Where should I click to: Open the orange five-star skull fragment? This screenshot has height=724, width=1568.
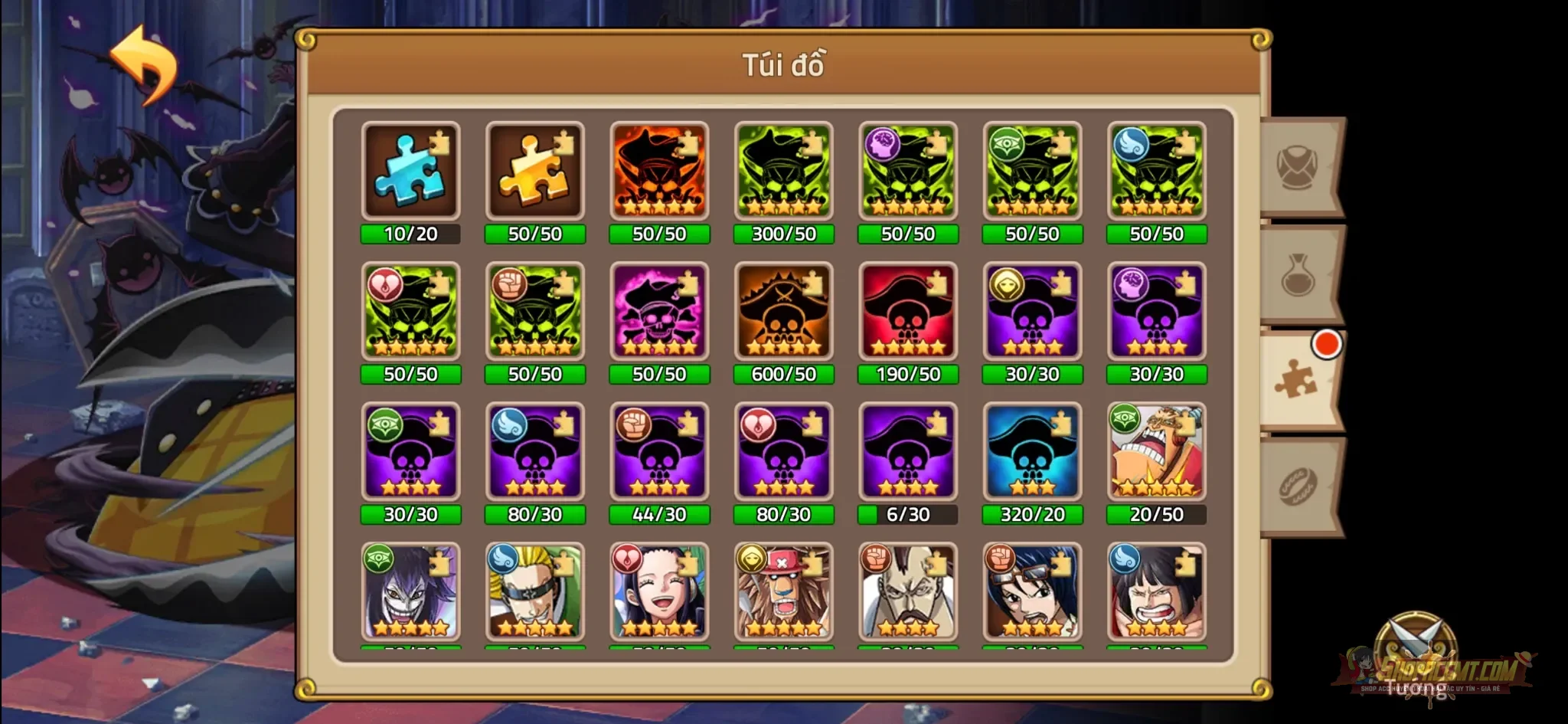(659, 171)
